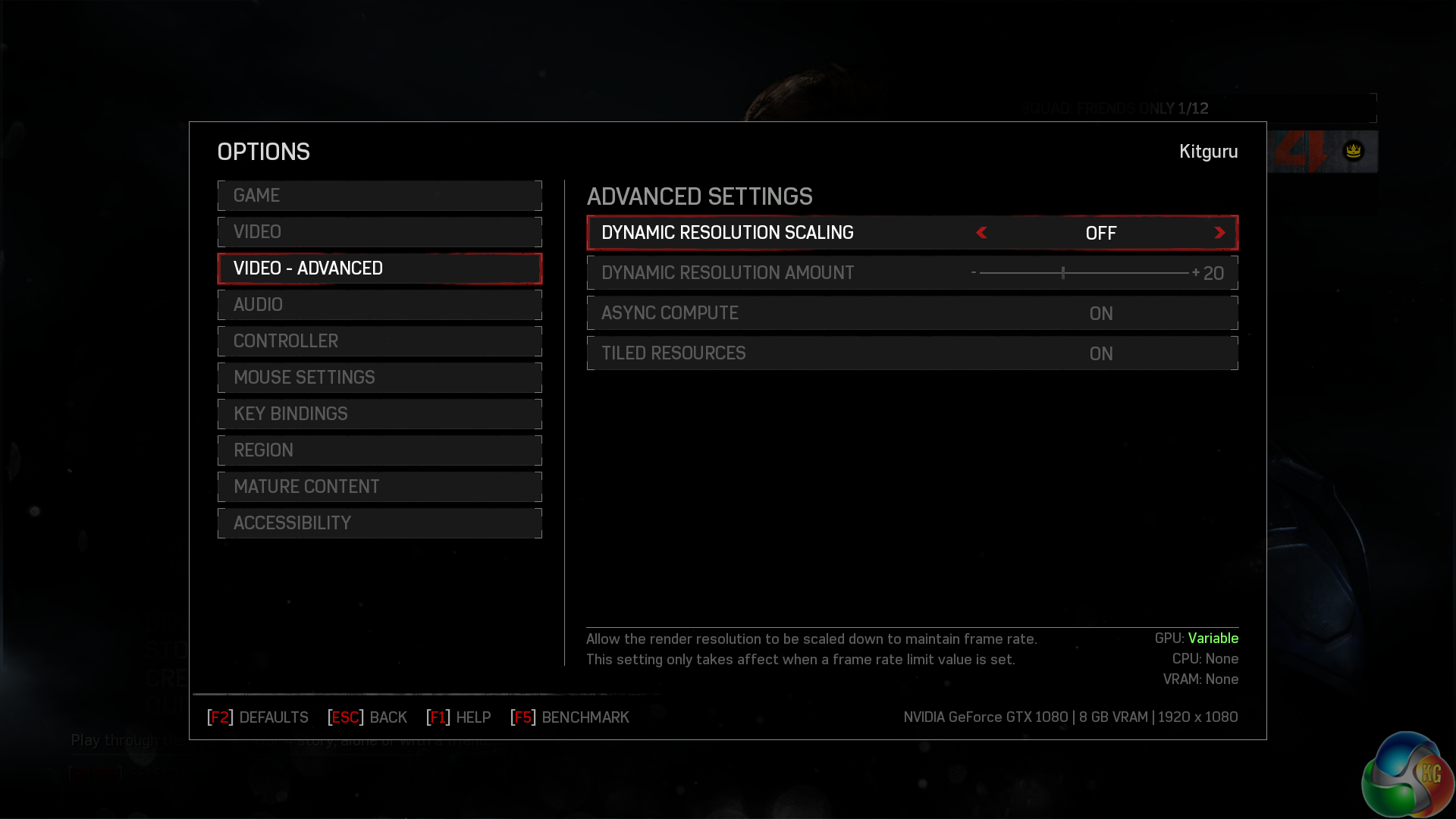Open Mature Content settings
The width and height of the screenshot is (1456, 819).
[379, 487]
